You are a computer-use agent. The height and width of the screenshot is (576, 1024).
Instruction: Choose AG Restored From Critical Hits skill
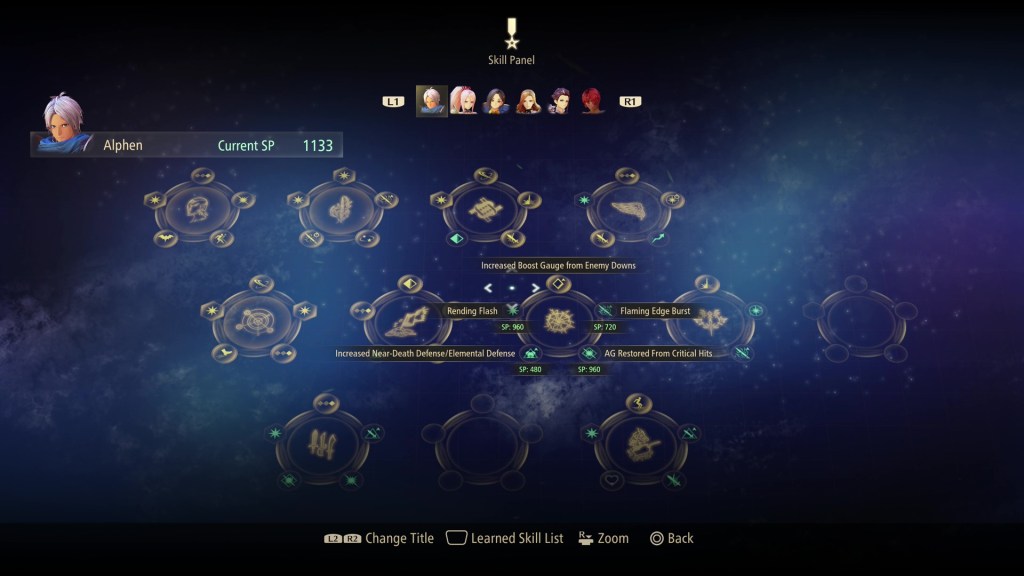pyautogui.click(x=589, y=353)
